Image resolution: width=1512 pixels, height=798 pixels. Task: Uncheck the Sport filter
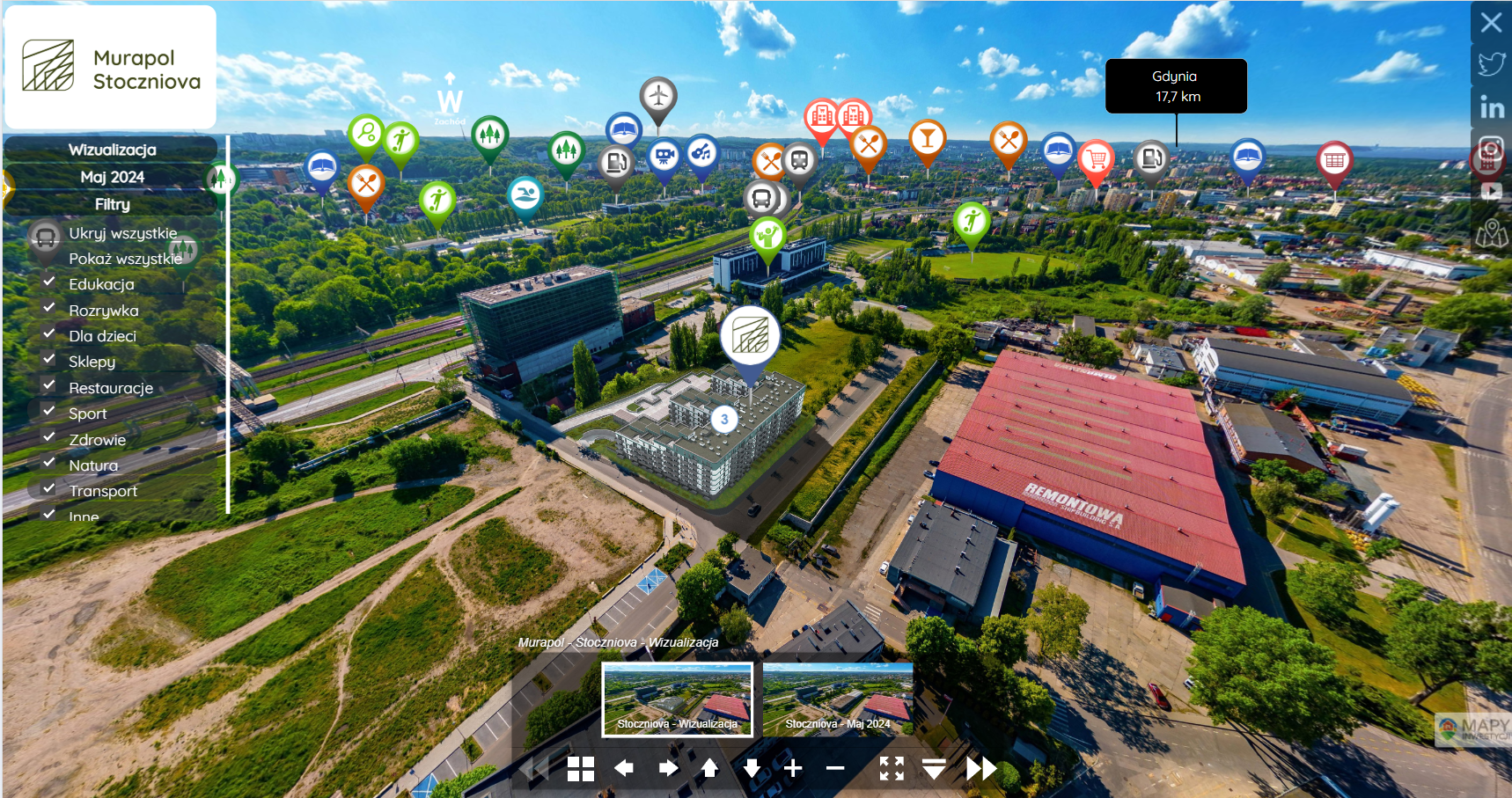coord(49,411)
